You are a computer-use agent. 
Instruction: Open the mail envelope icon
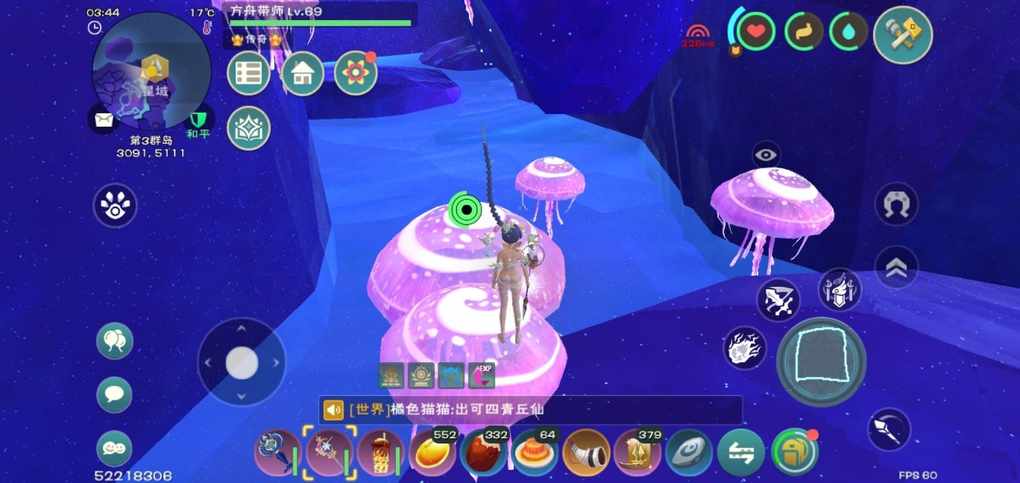pyautogui.click(x=104, y=120)
